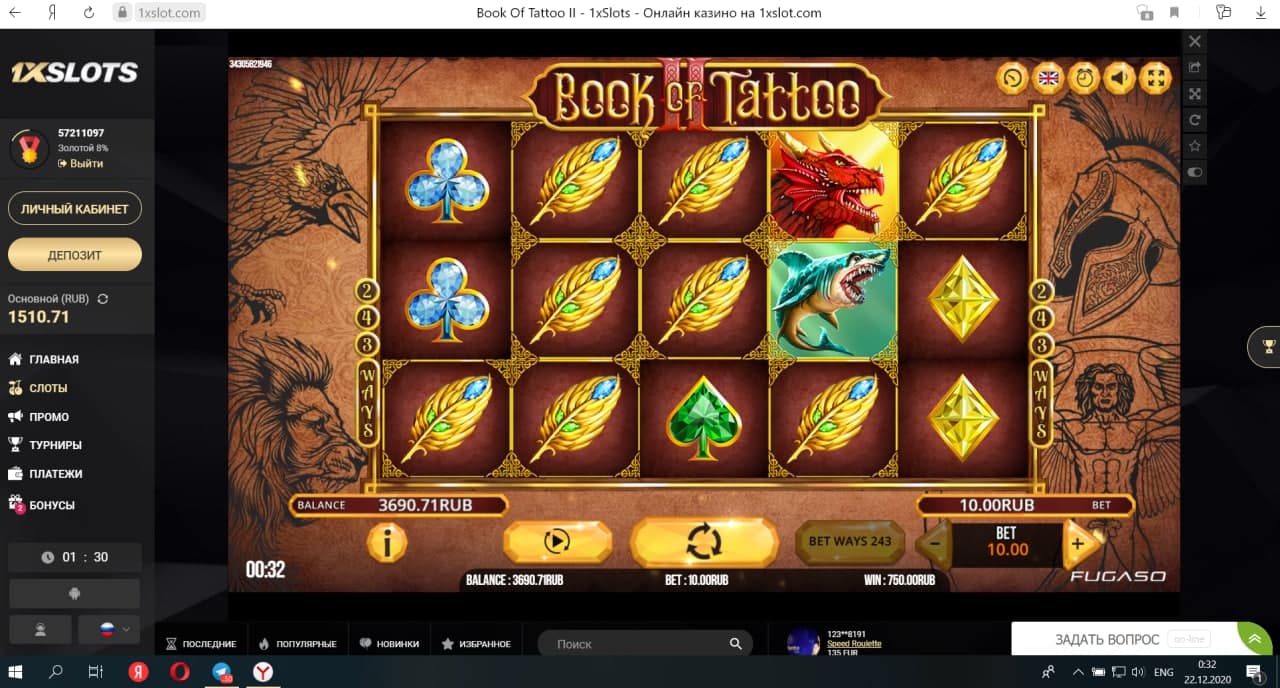Viewport: 1280px width, 688px height.
Task: Switch to the Популярные games tab
Action: point(298,644)
